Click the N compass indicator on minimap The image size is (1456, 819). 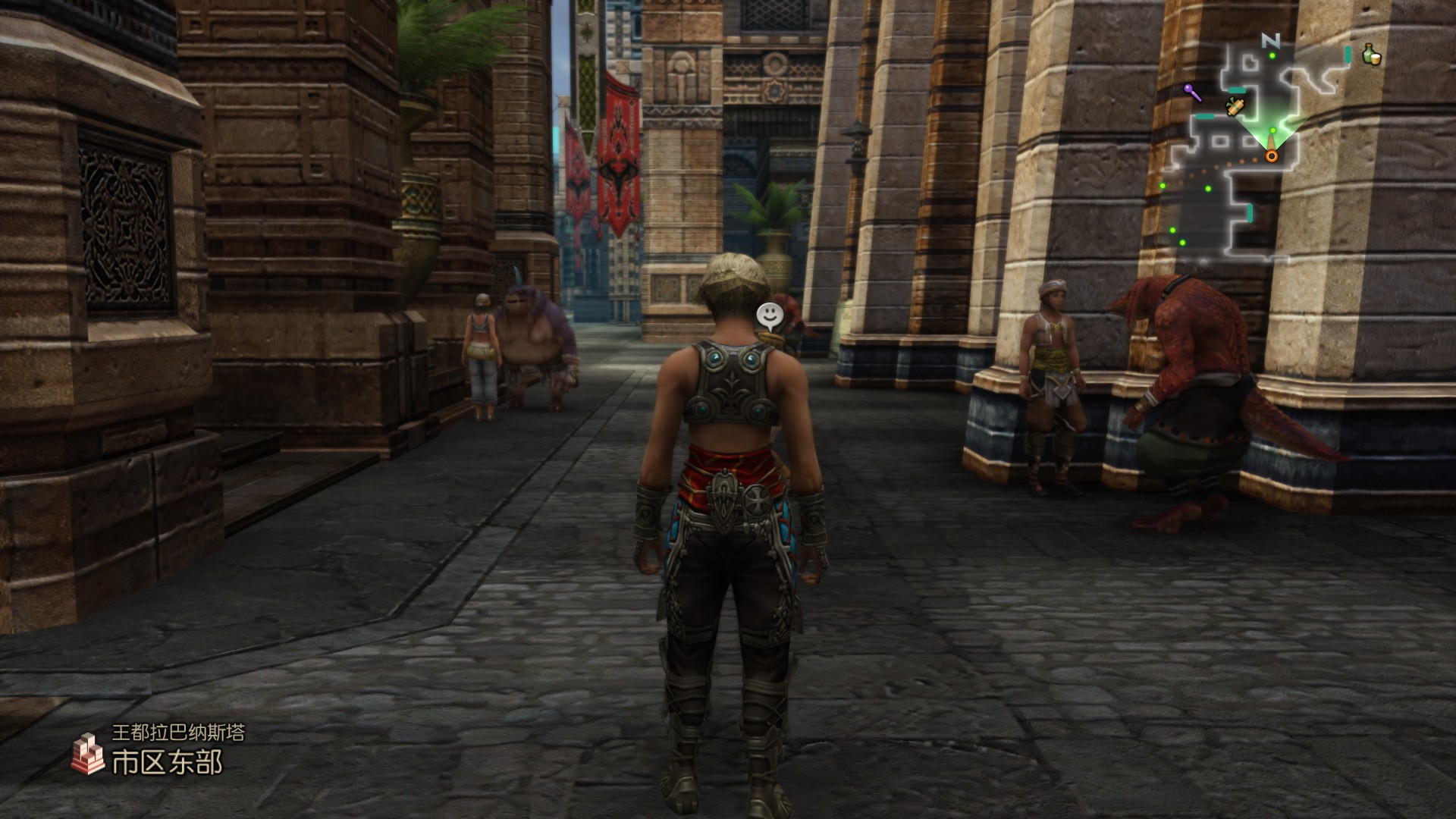1270,41
